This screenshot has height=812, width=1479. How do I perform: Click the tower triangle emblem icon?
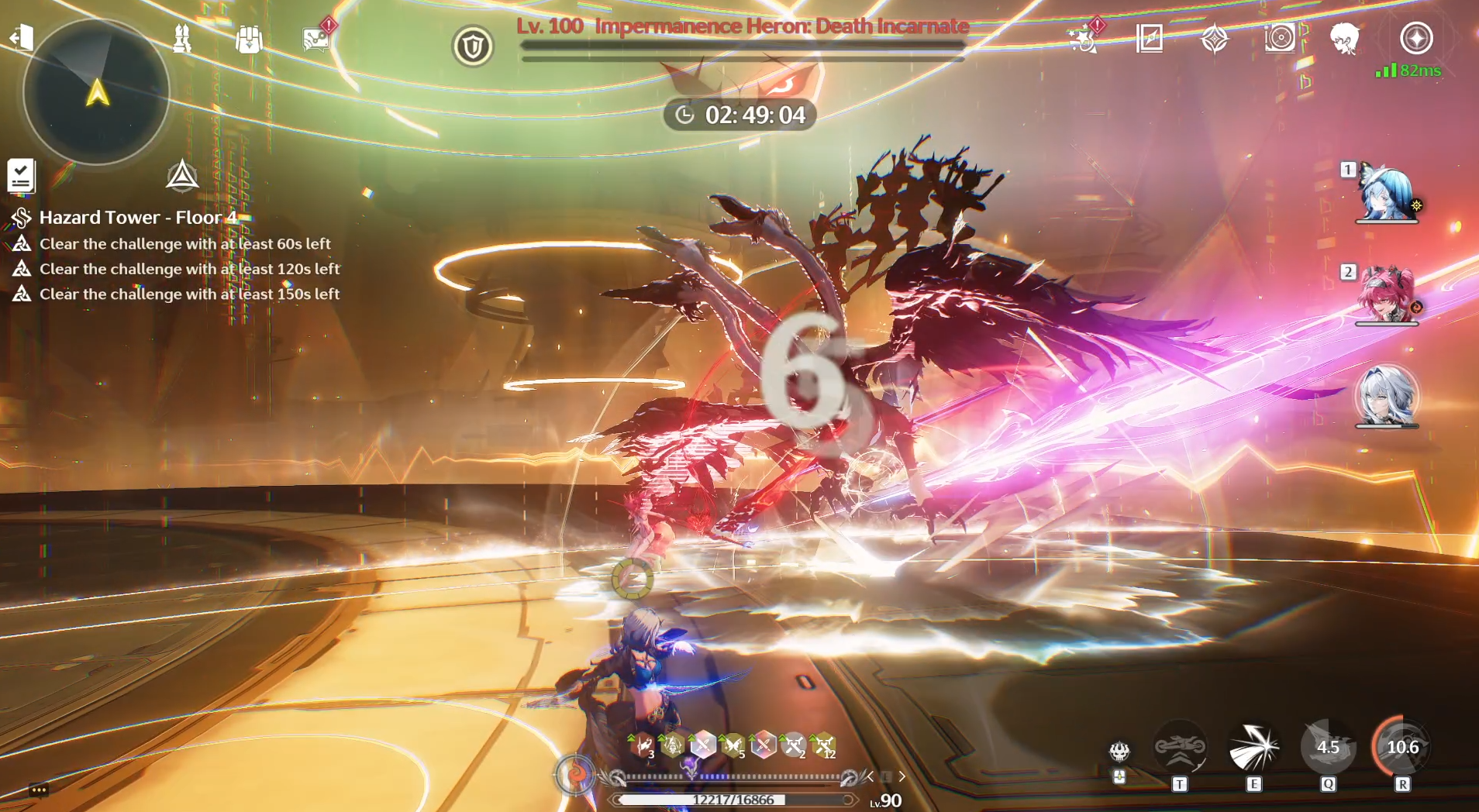pyautogui.click(x=182, y=176)
